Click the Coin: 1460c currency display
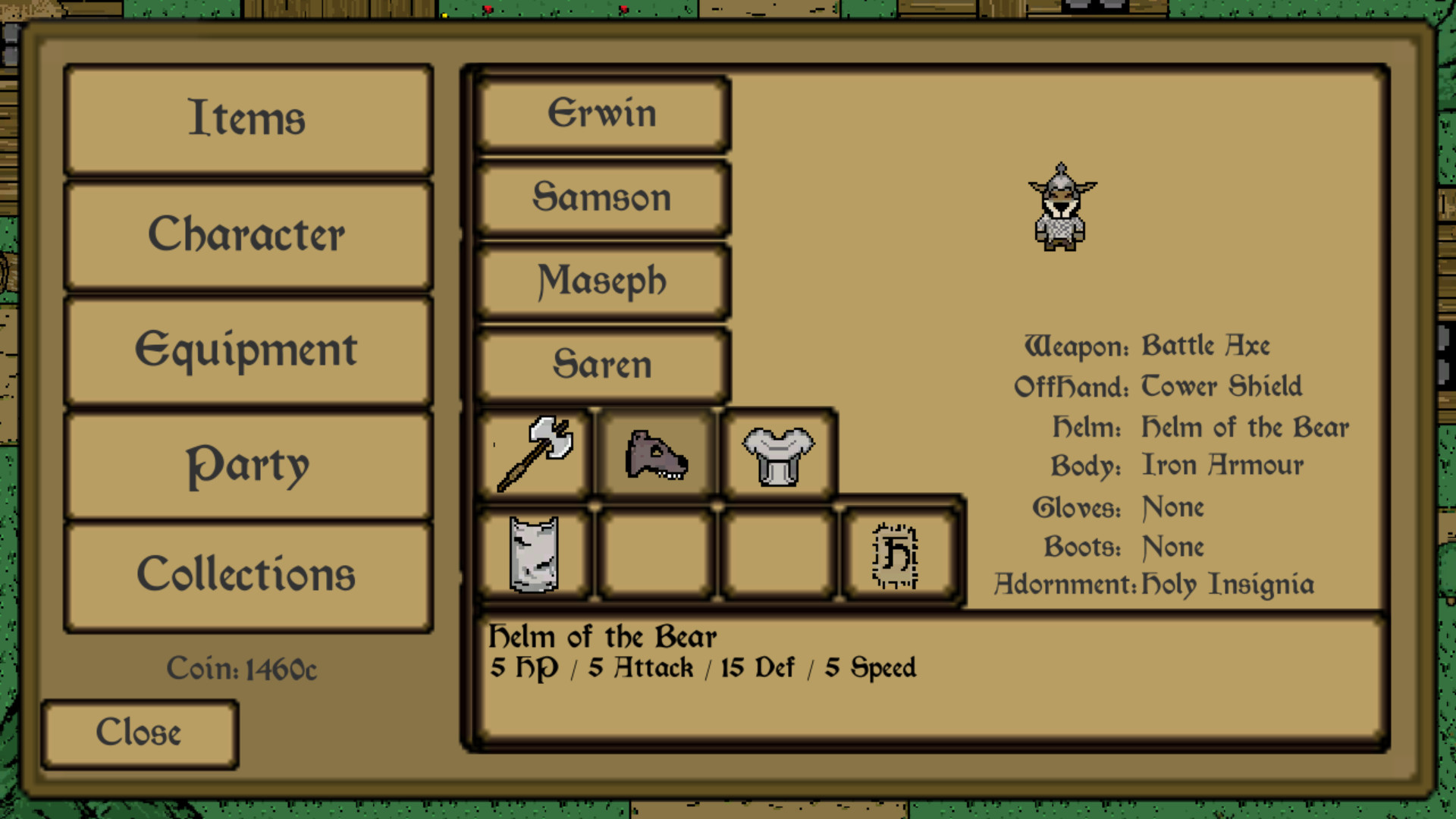This screenshot has height=819, width=1456. click(x=243, y=669)
